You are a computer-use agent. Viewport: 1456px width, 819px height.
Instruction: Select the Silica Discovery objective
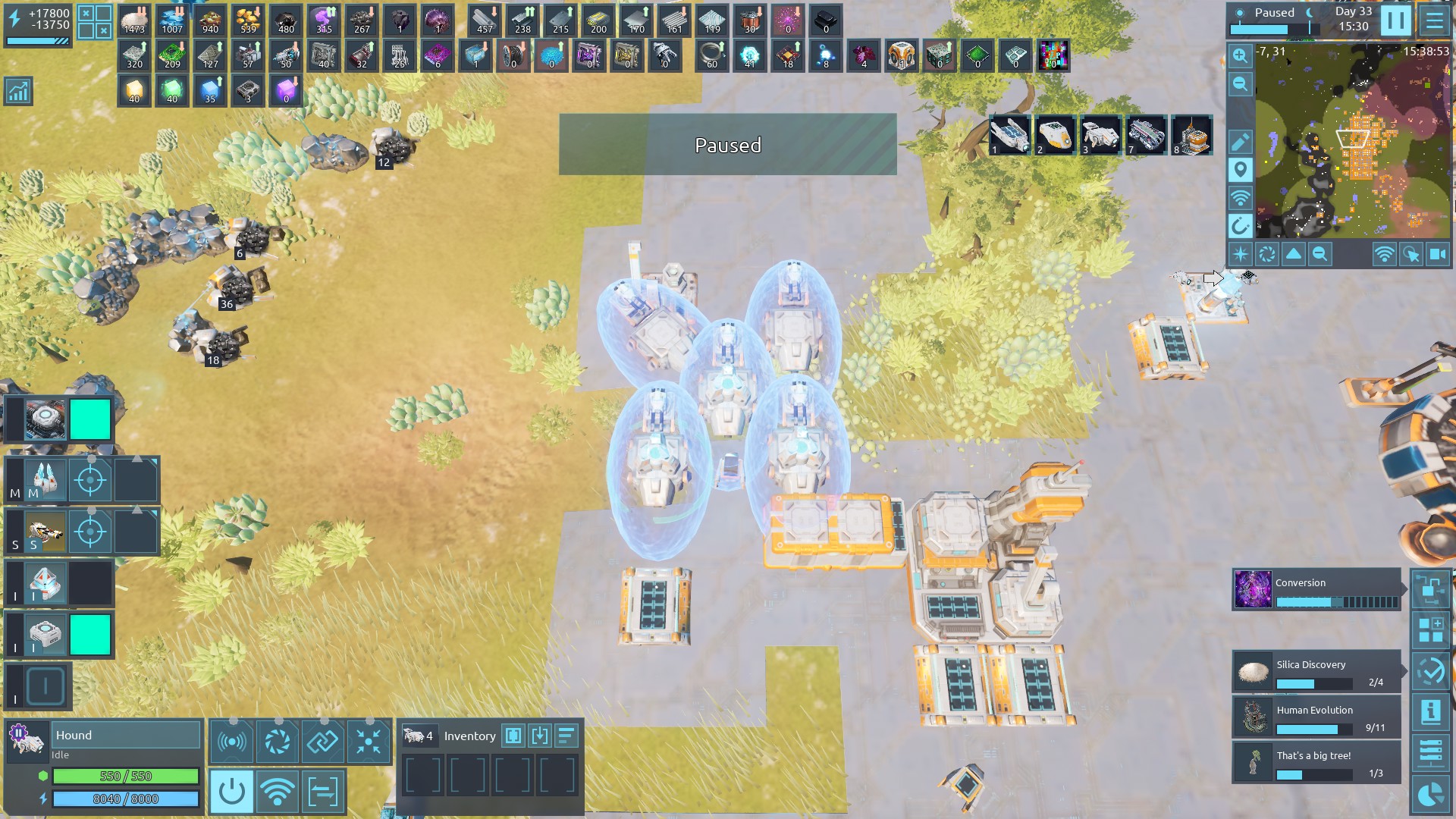[1316, 672]
